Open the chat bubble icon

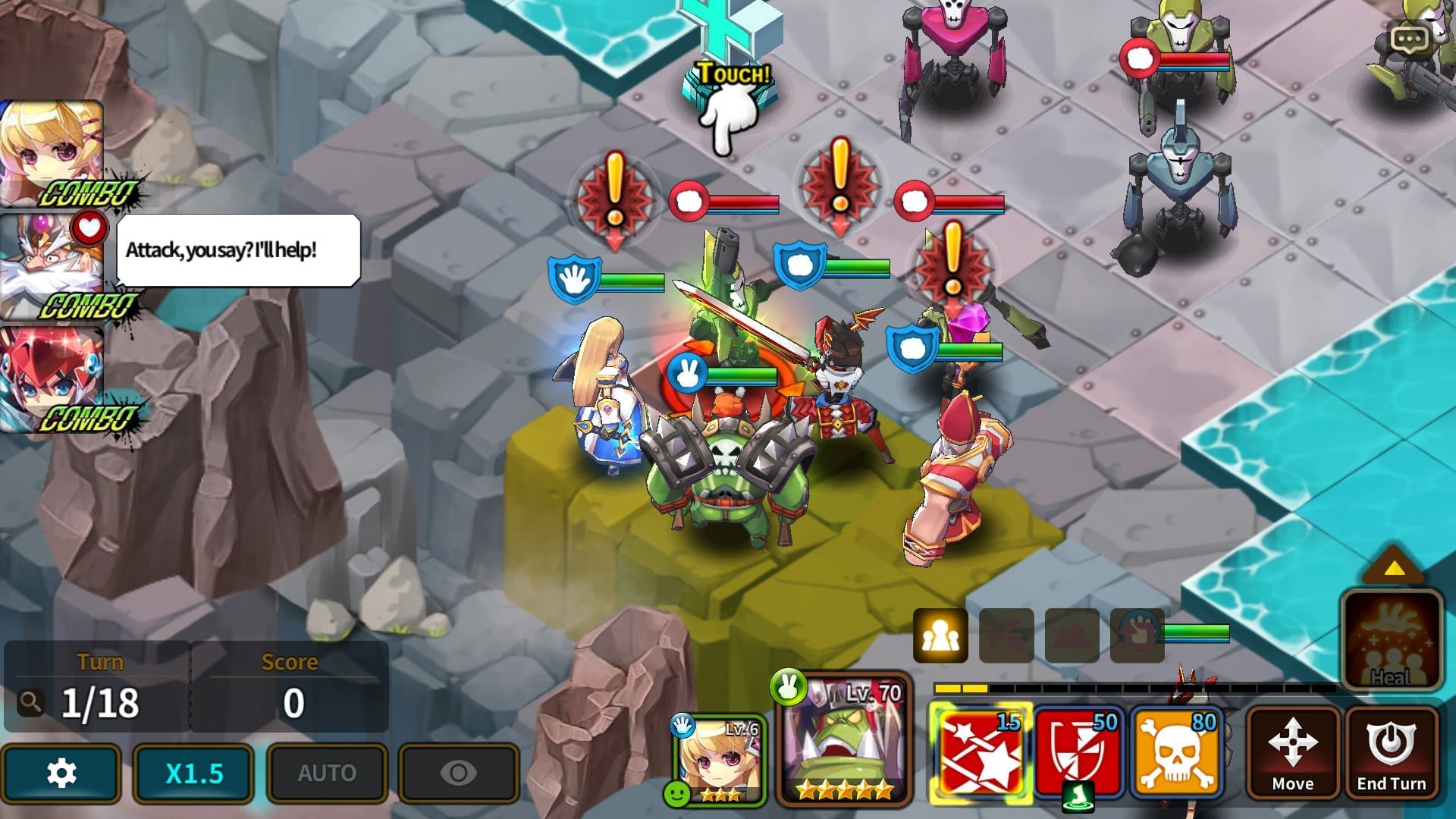(x=1409, y=39)
